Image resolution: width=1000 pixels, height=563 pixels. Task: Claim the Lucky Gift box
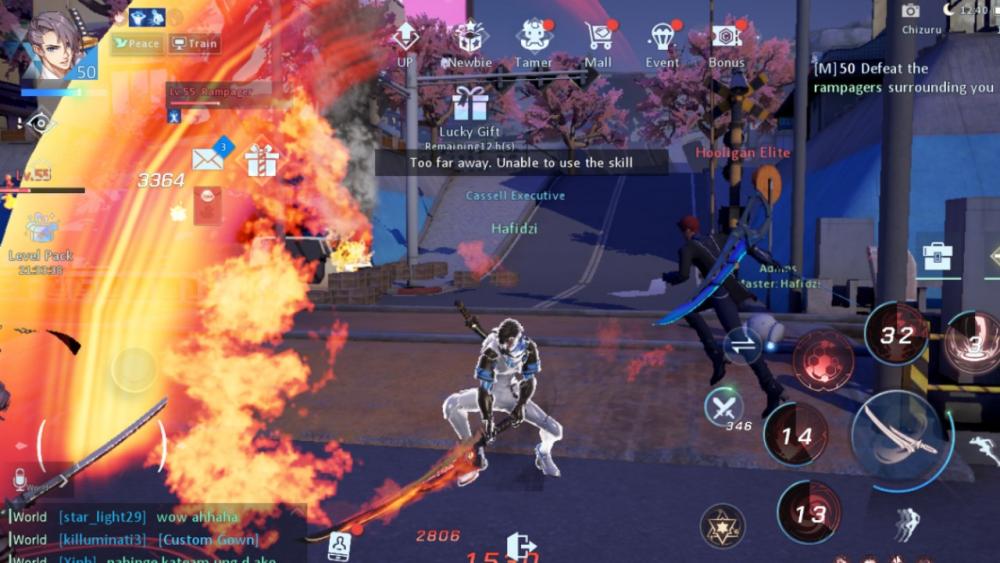click(469, 104)
